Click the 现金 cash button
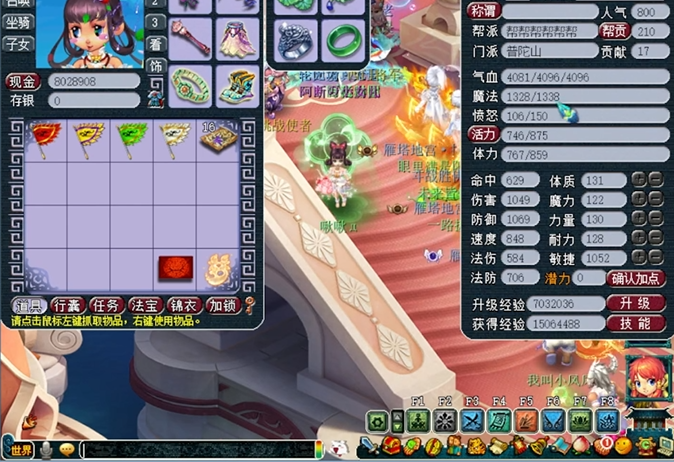 pos(23,82)
